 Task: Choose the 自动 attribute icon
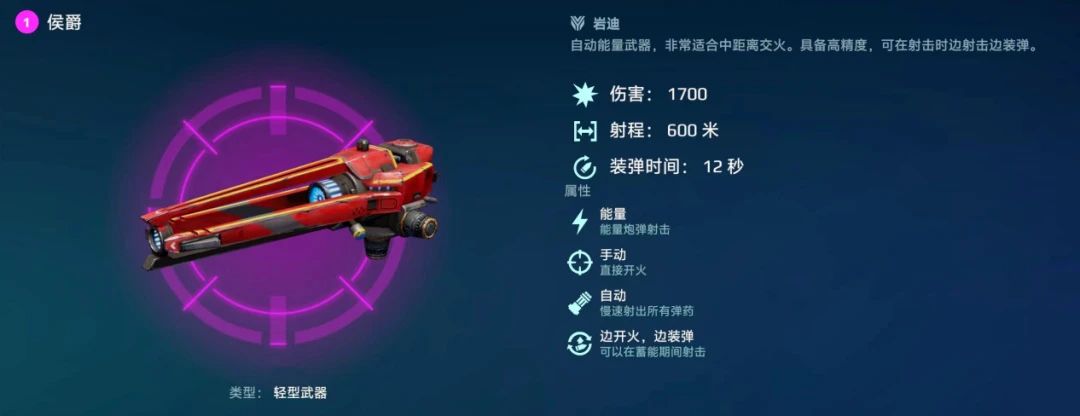[x=579, y=303]
